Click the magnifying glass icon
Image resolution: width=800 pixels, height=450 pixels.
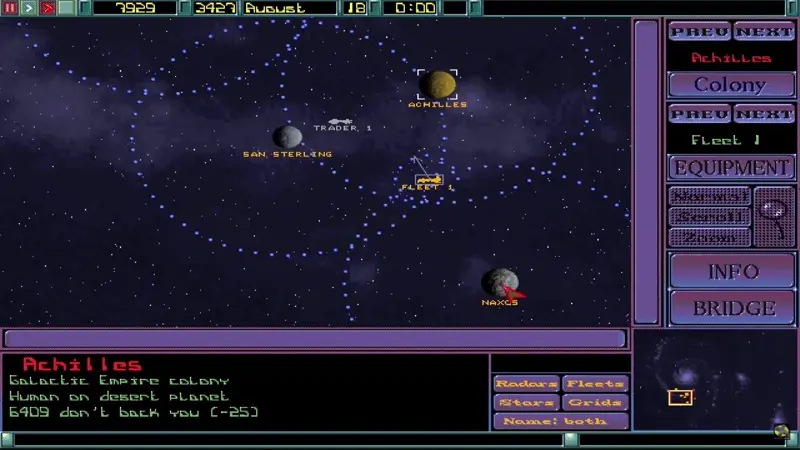point(773,216)
